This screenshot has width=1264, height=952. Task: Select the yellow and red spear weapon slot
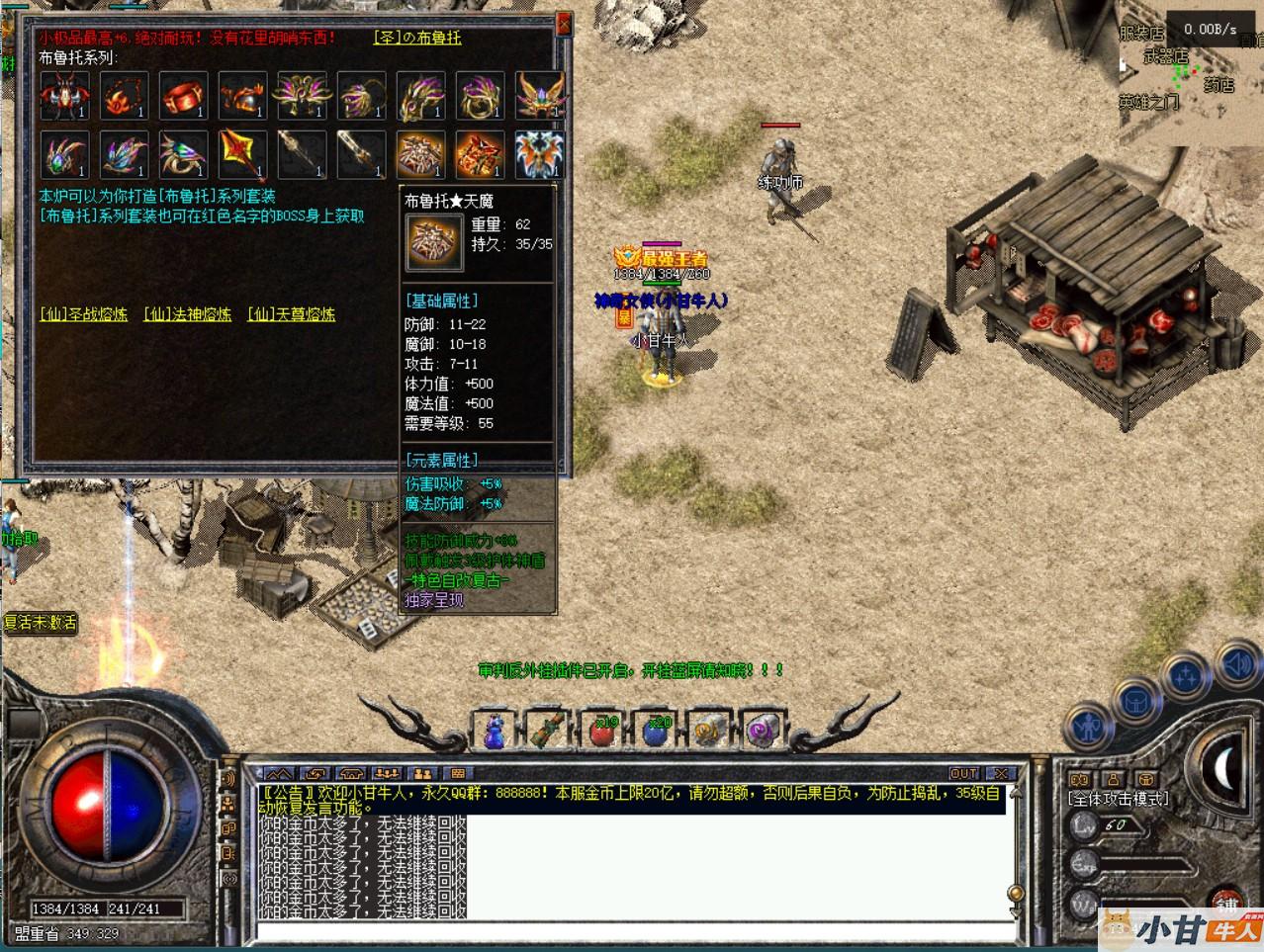click(242, 155)
